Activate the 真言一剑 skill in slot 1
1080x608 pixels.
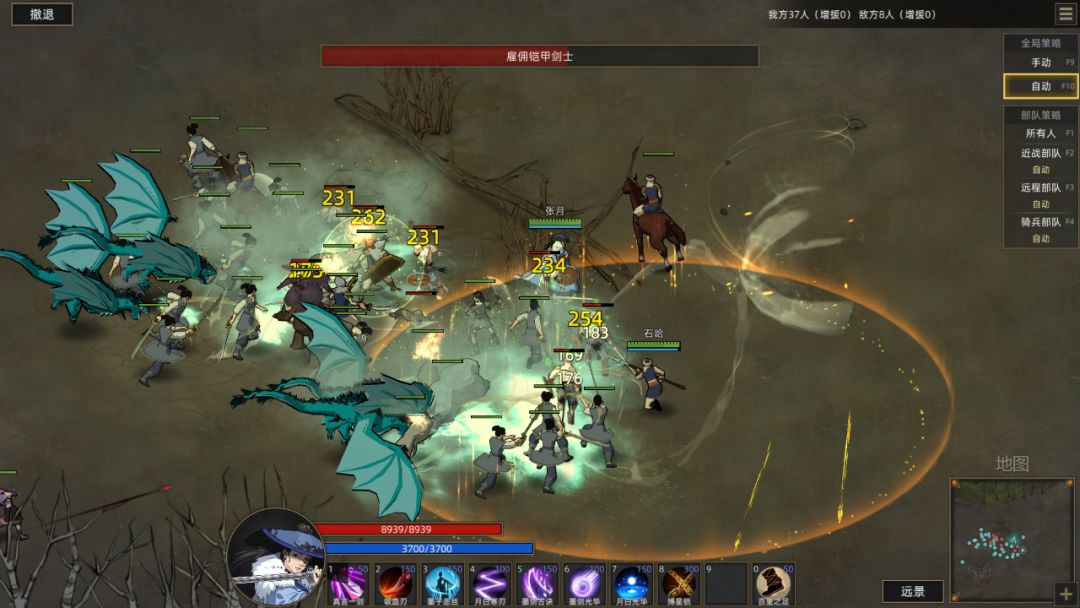(x=349, y=584)
